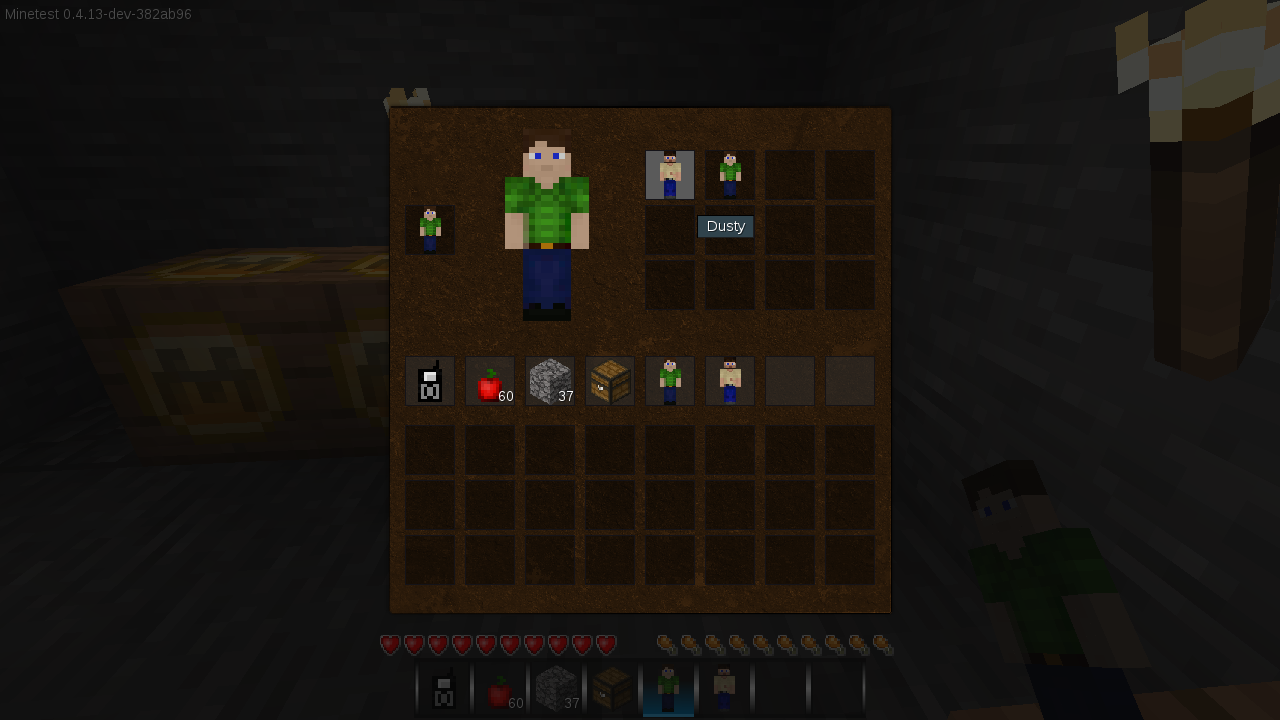This screenshot has width=1280, height=720.
Task: Click the large player model preview
Action: click(548, 225)
